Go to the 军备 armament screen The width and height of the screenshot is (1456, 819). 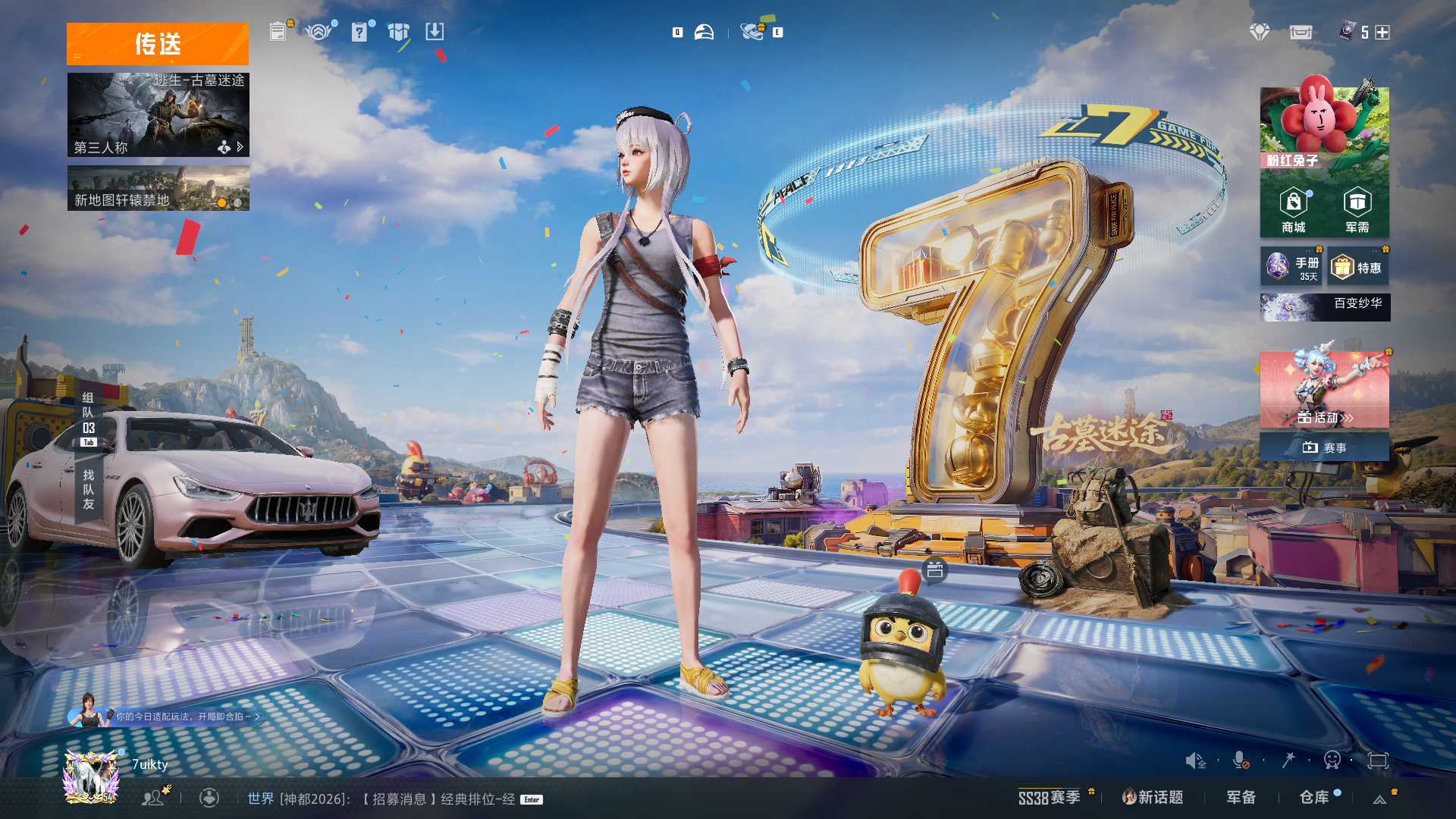point(1241,798)
